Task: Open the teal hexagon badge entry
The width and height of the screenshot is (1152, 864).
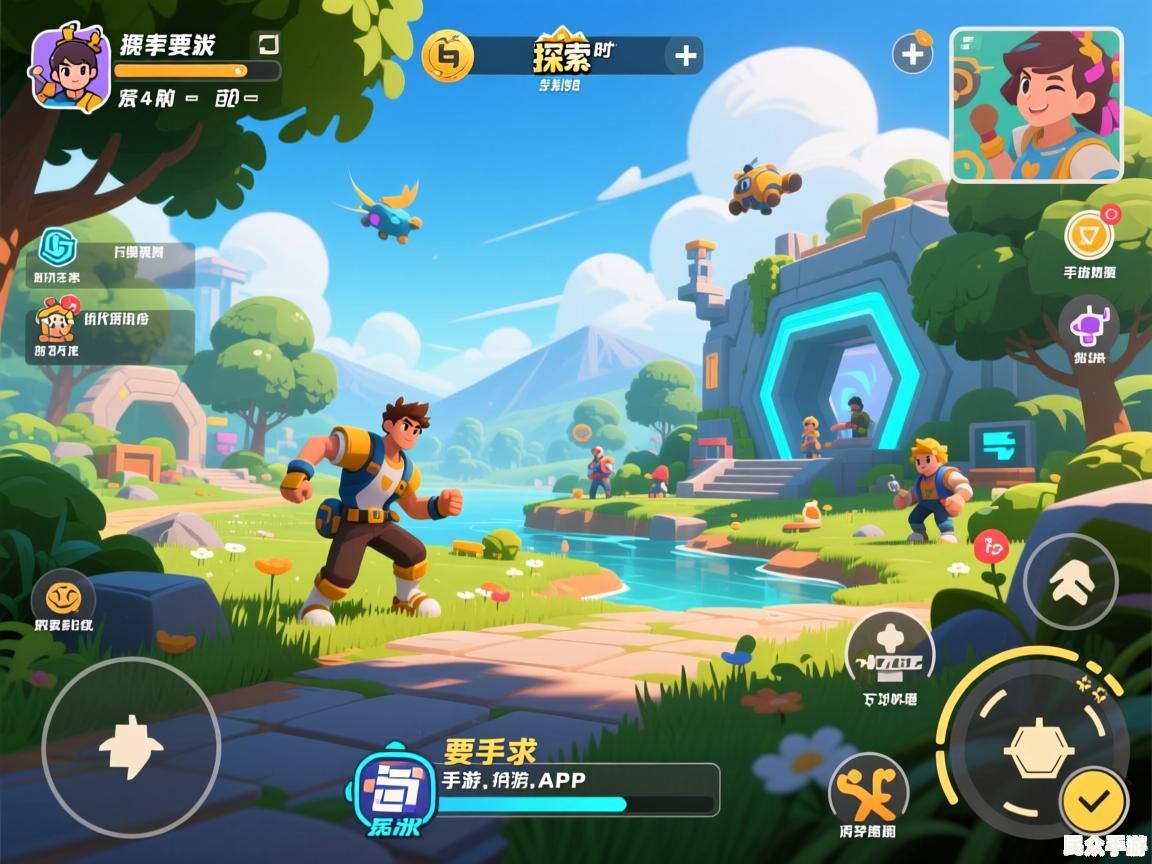Action: (x=57, y=247)
